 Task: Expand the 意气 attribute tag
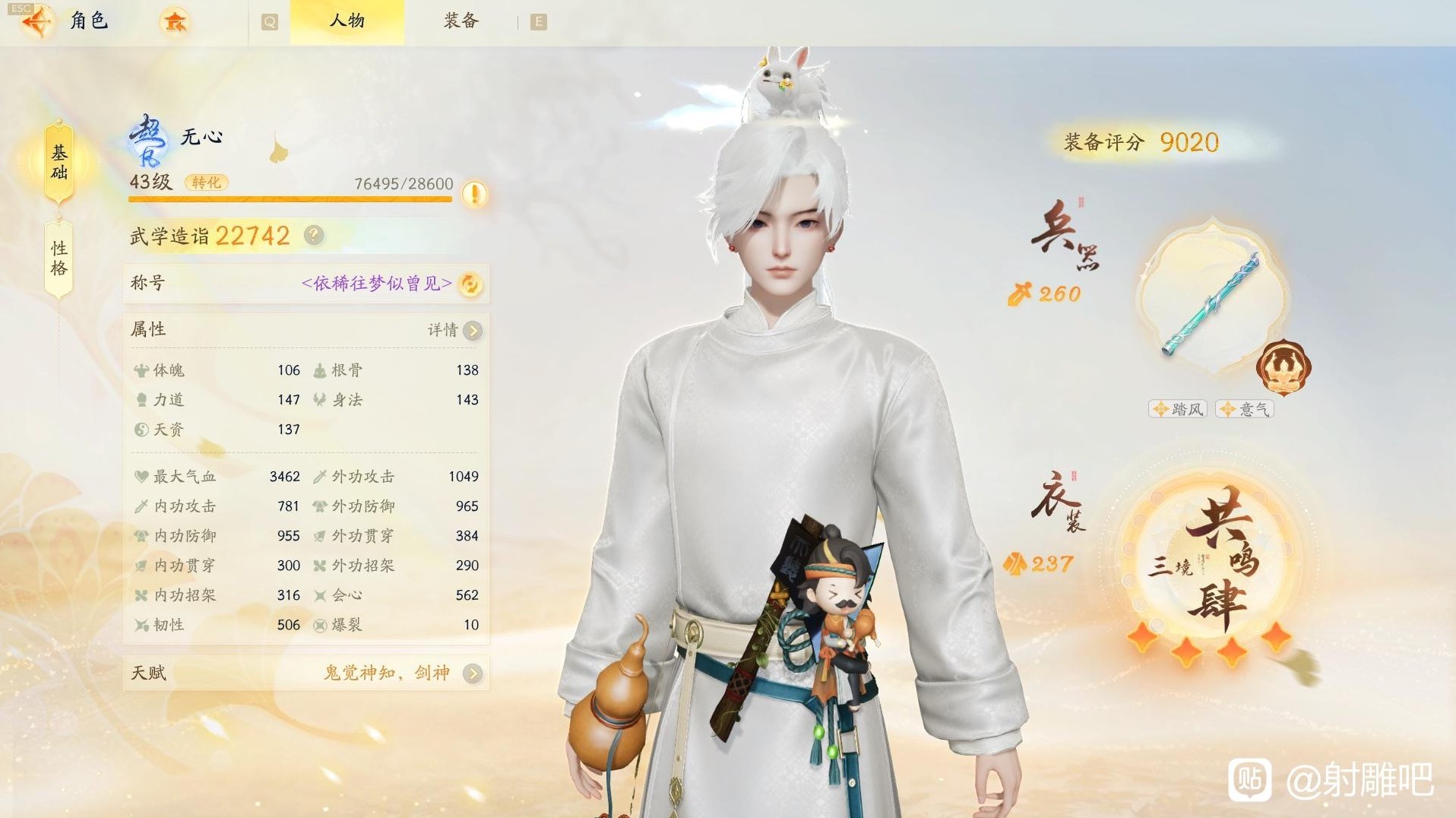(x=1244, y=409)
